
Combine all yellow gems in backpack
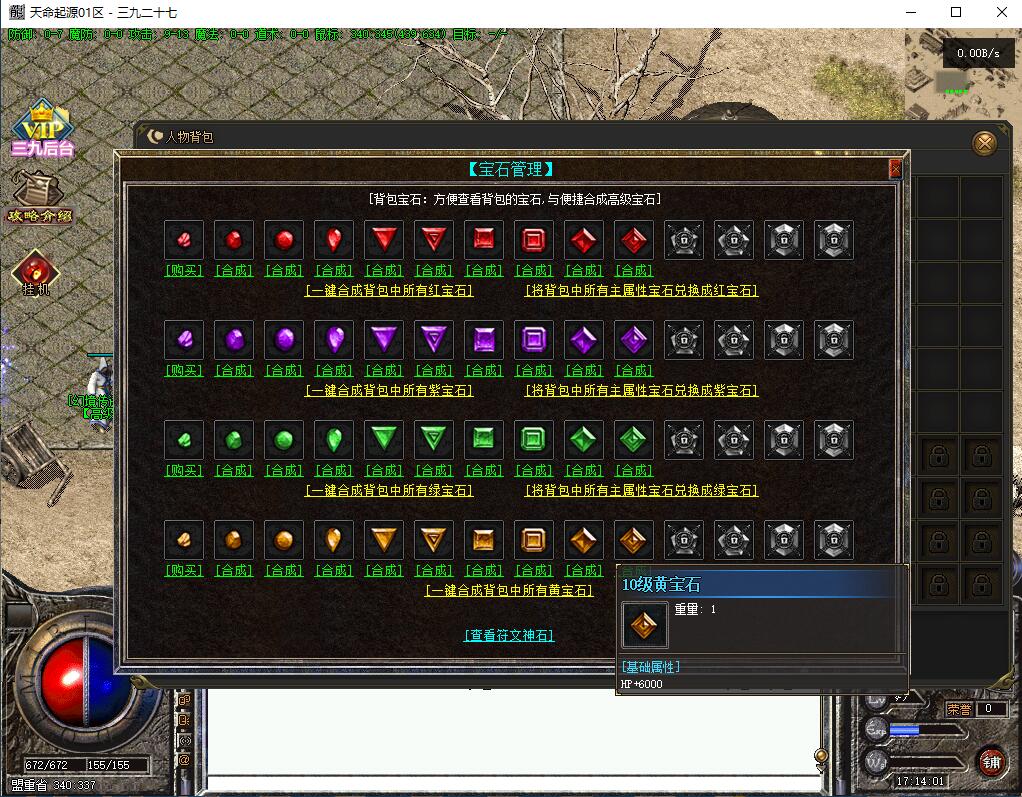(x=509, y=591)
